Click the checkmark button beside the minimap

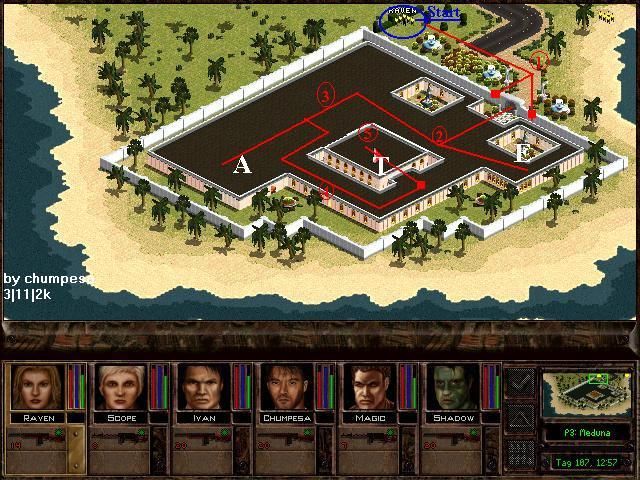[x=520, y=382]
